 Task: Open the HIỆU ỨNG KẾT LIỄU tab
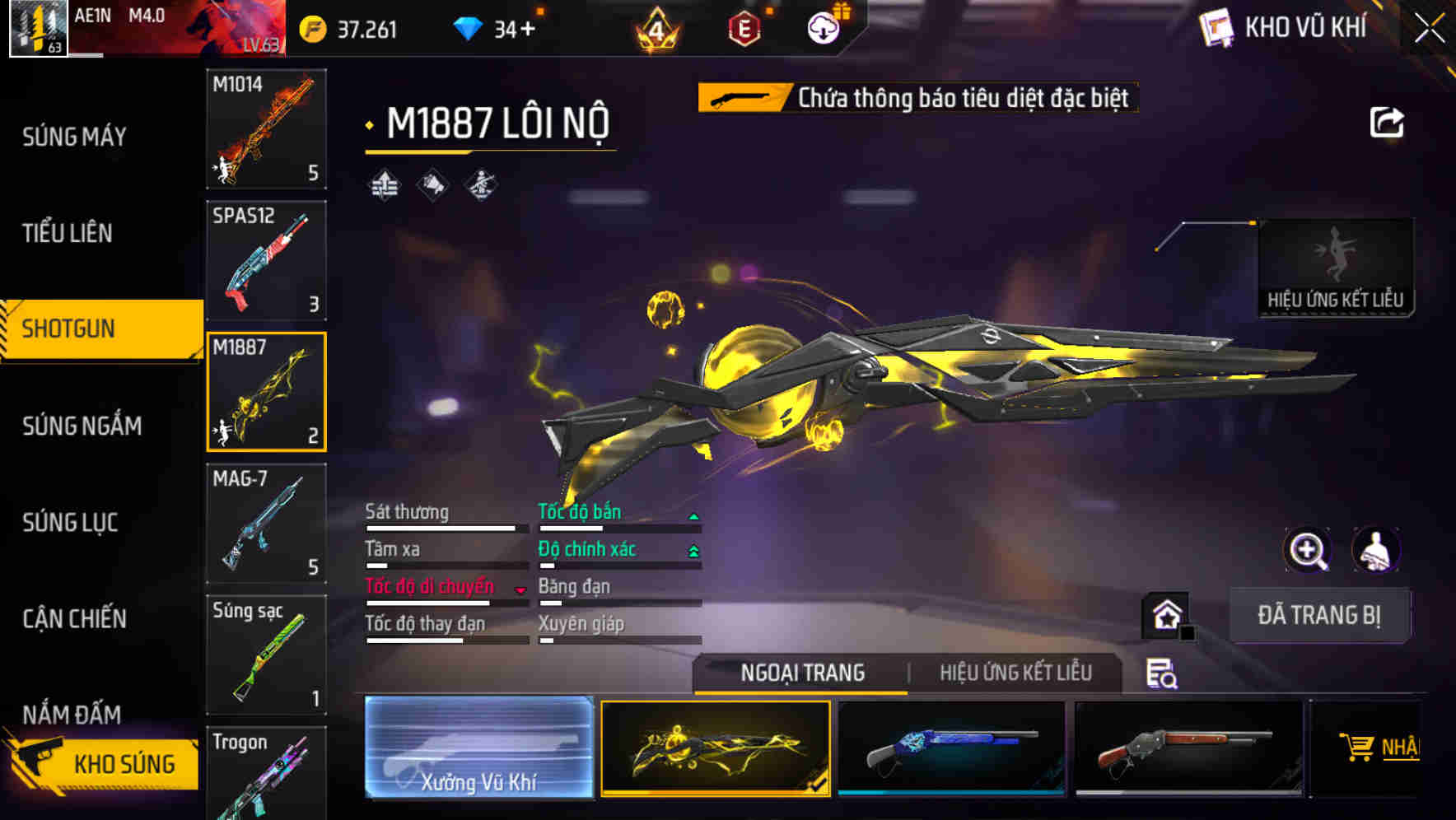click(x=1018, y=673)
